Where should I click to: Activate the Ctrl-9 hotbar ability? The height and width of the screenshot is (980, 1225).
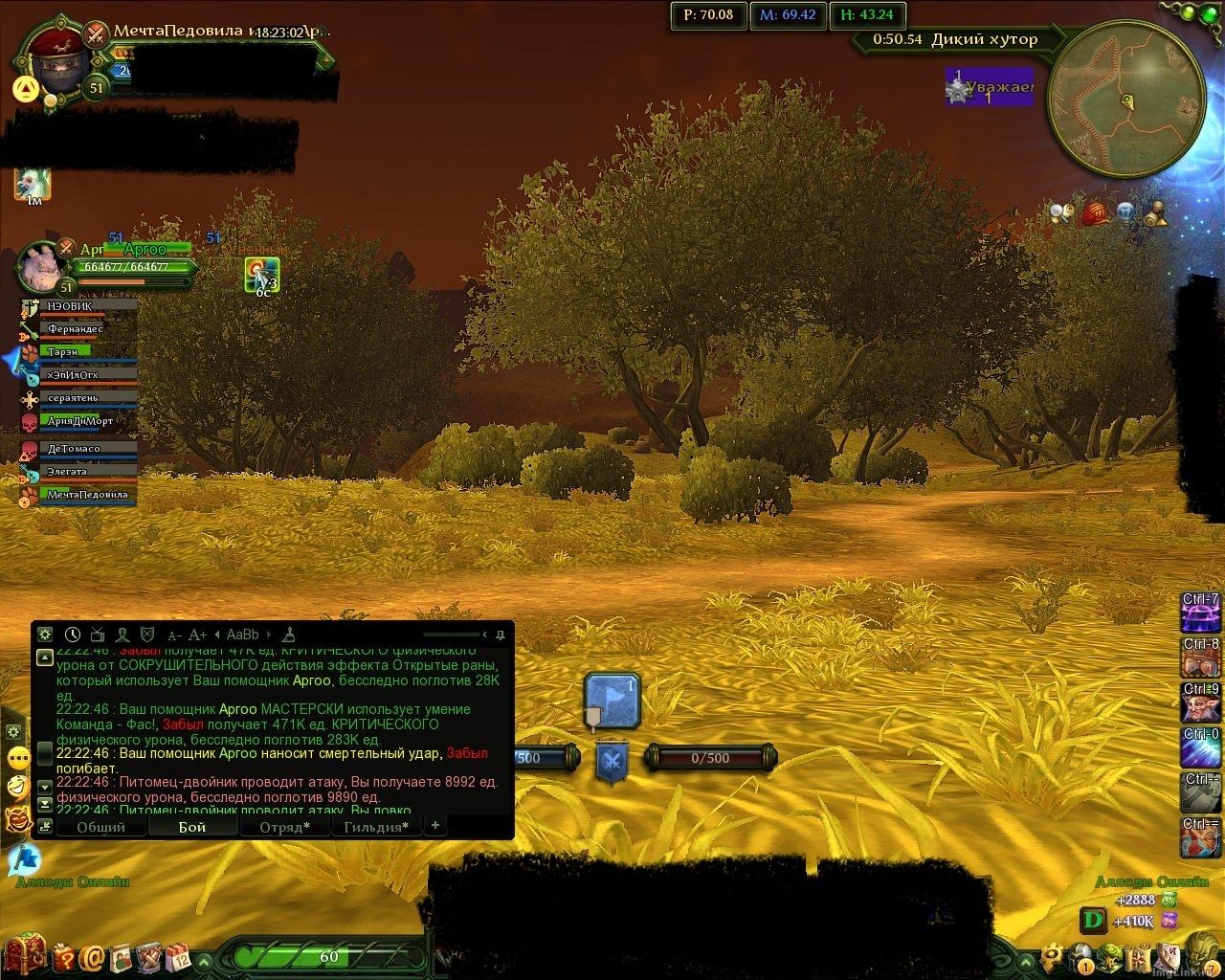click(x=1200, y=703)
